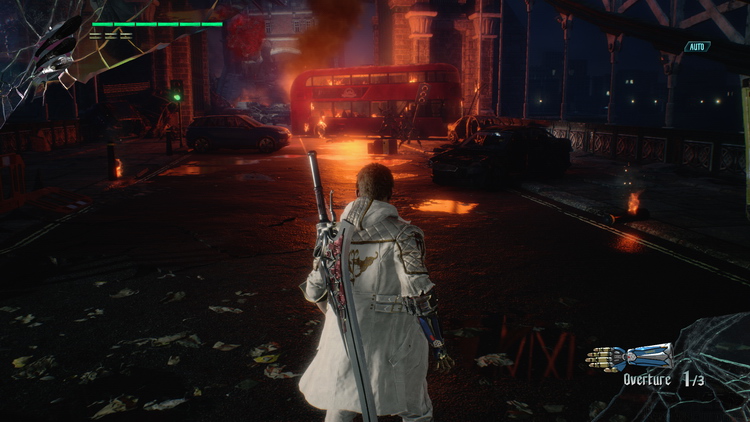Toggle the AUTO assist indicator

pyautogui.click(x=697, y=47)
